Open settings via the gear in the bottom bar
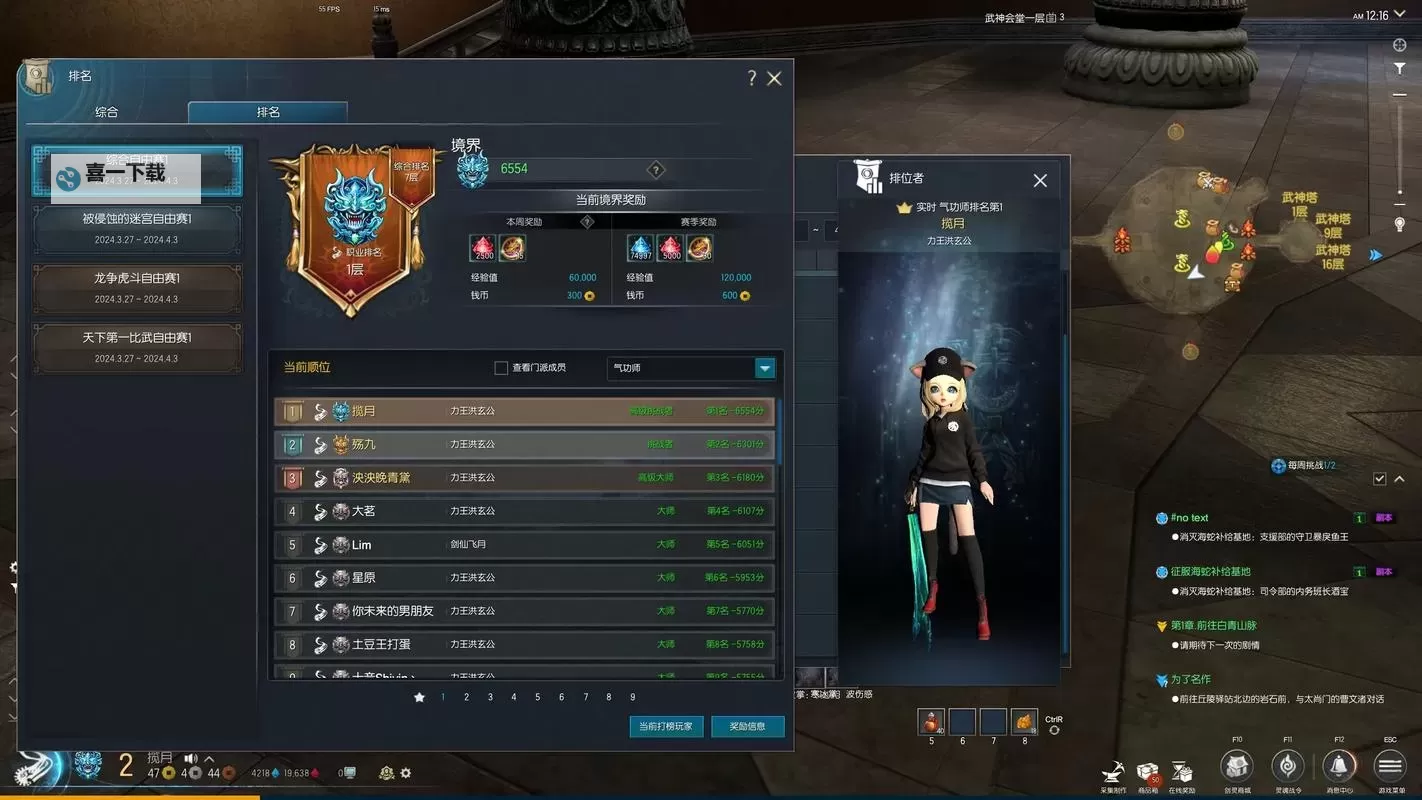 tap(406, 773)
